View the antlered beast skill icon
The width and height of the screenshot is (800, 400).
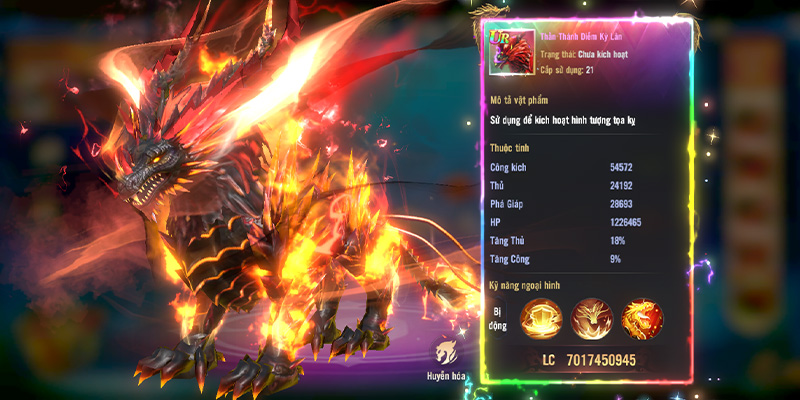[x=591, y=319]
